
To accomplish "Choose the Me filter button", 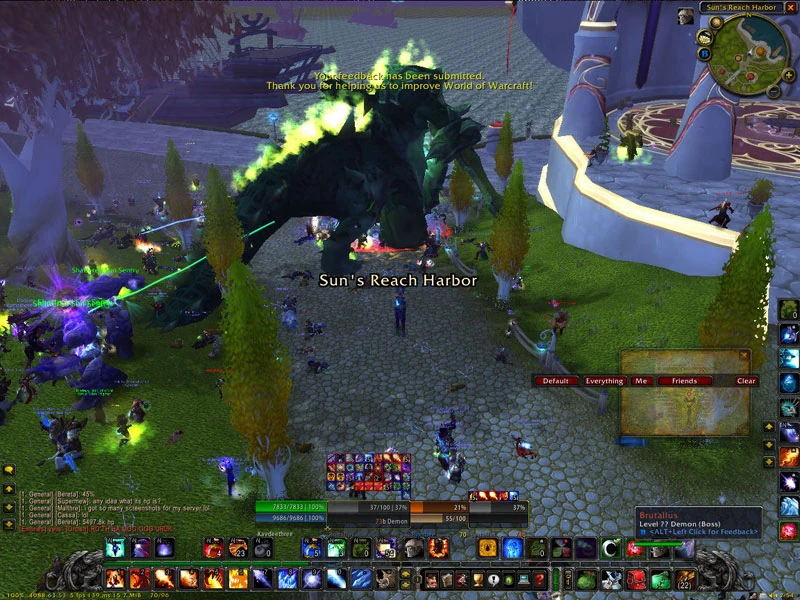I will (641, 381).
